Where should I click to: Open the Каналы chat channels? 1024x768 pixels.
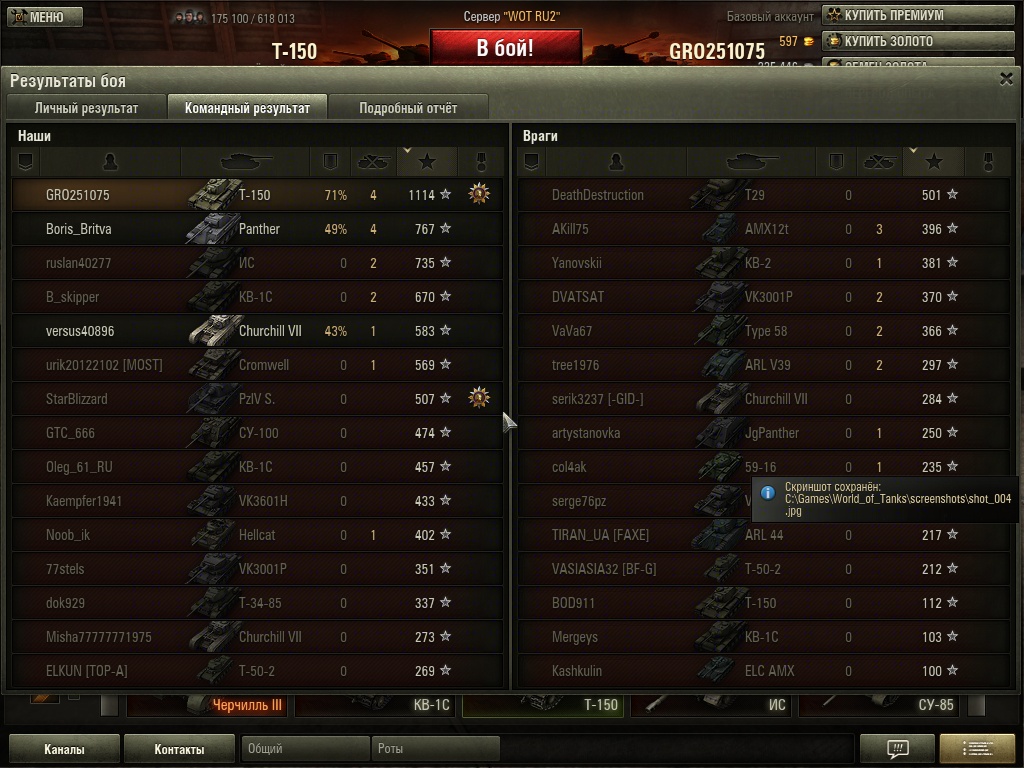(64, 749)
